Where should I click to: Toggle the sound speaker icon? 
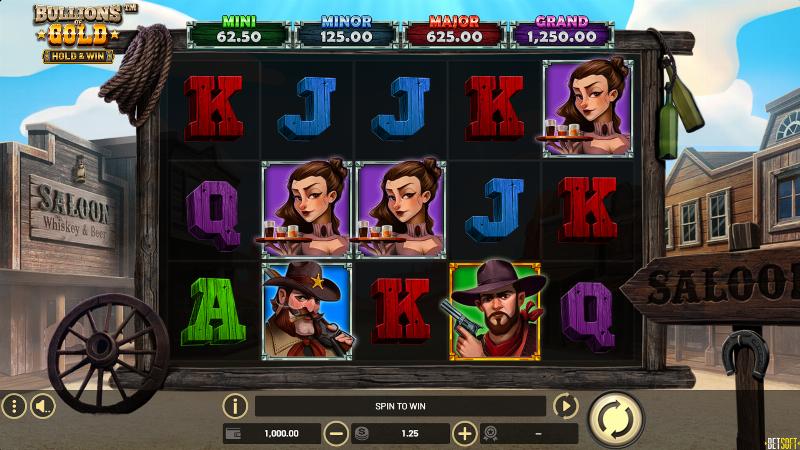click(42, 406)
